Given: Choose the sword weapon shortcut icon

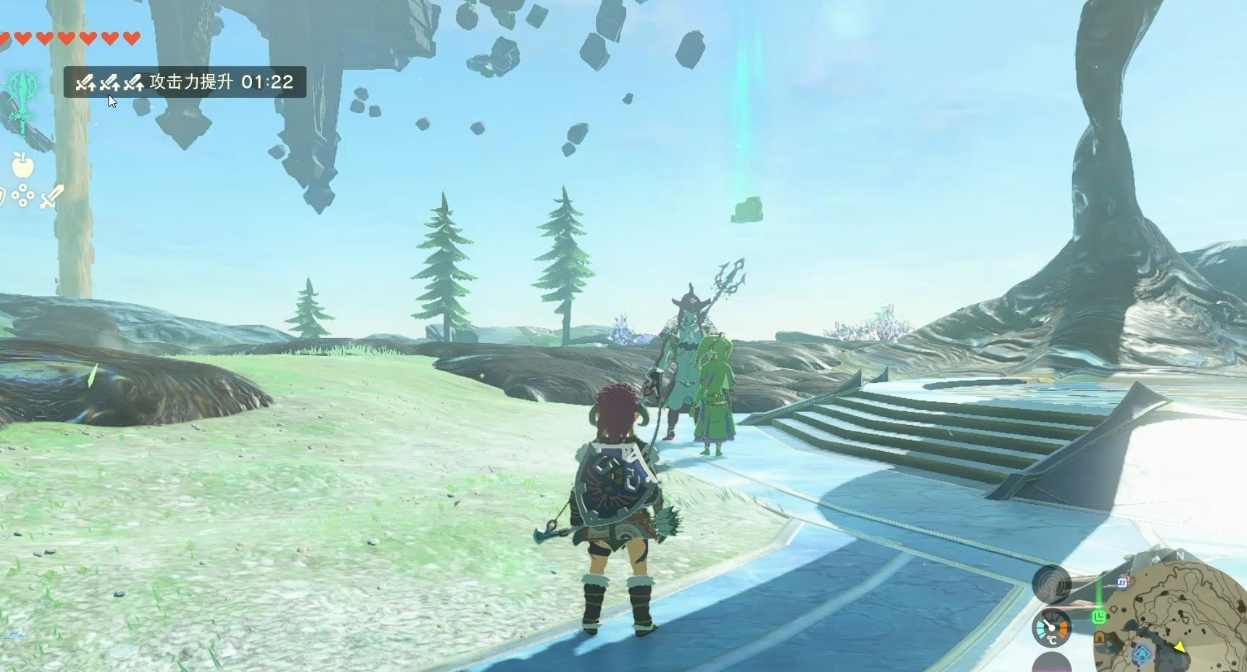Looking at the screenshot, I should [x=52, y=196].
